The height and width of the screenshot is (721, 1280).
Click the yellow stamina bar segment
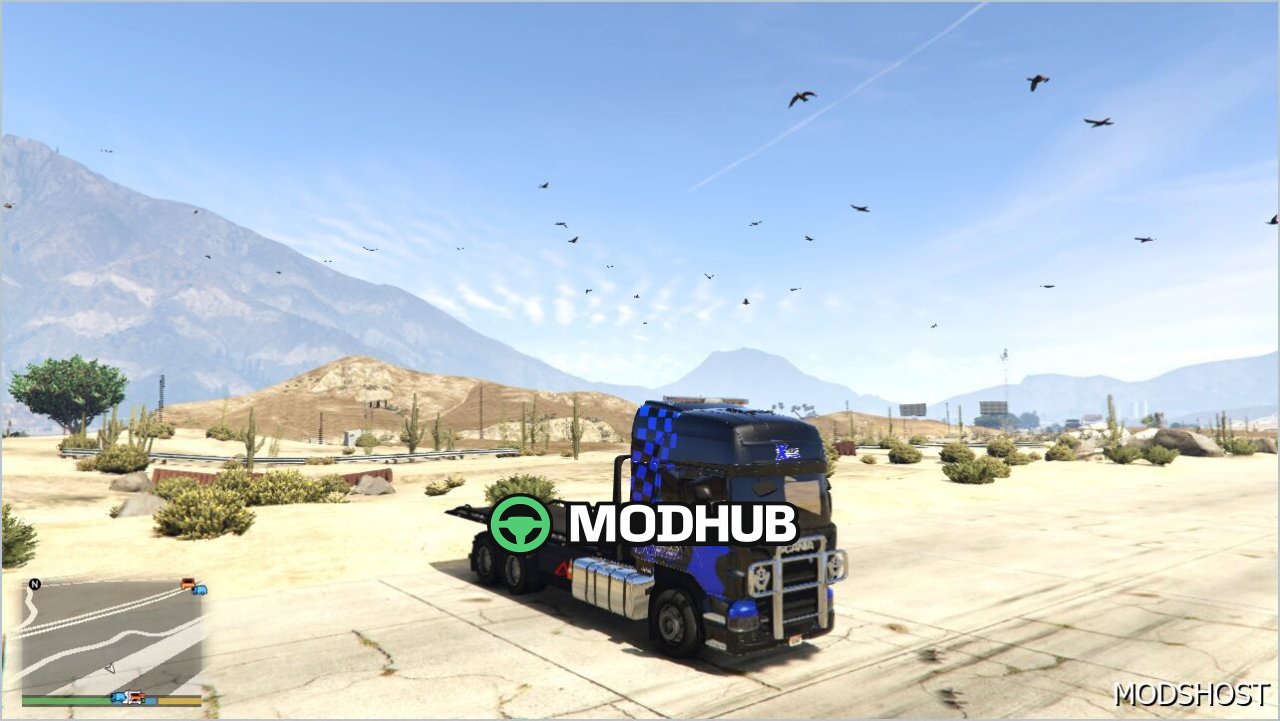(x=180, y=700)
